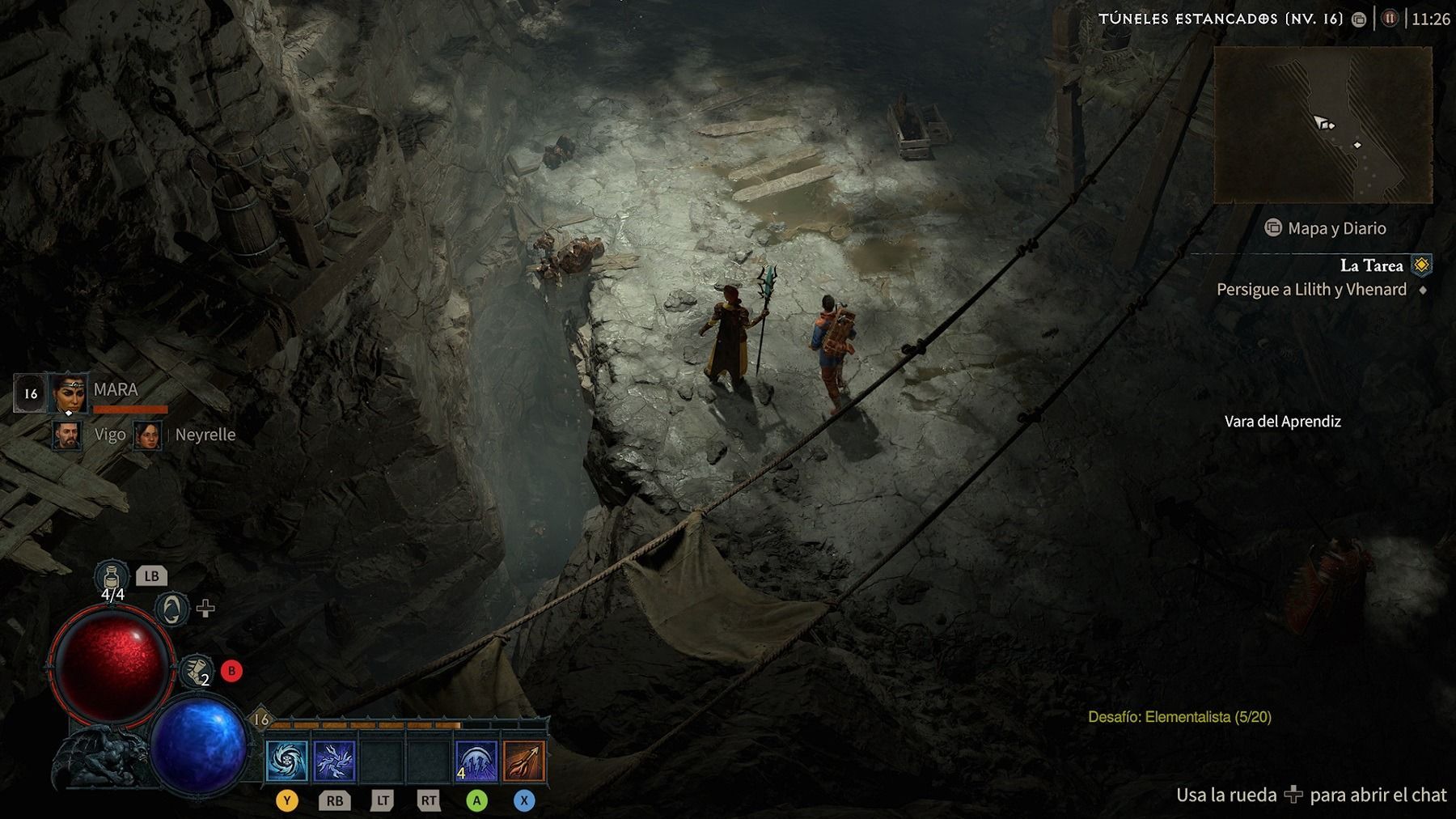This screenshot has height=819, width=1456.
Task: Click Vigo's companion portrait
Action: coord(67,435)
